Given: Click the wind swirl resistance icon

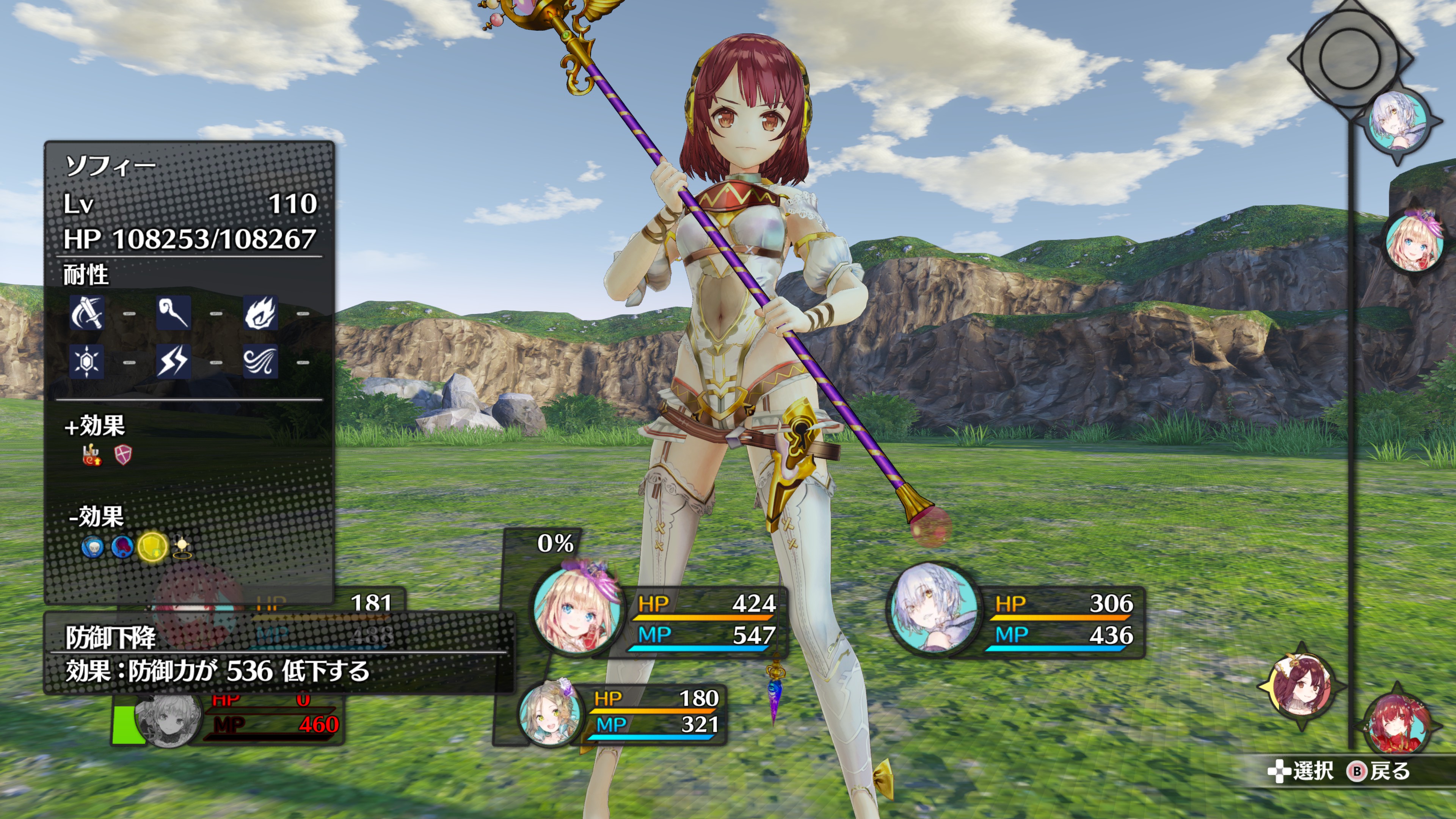Looking at the screenshot, I should (260, 361).
